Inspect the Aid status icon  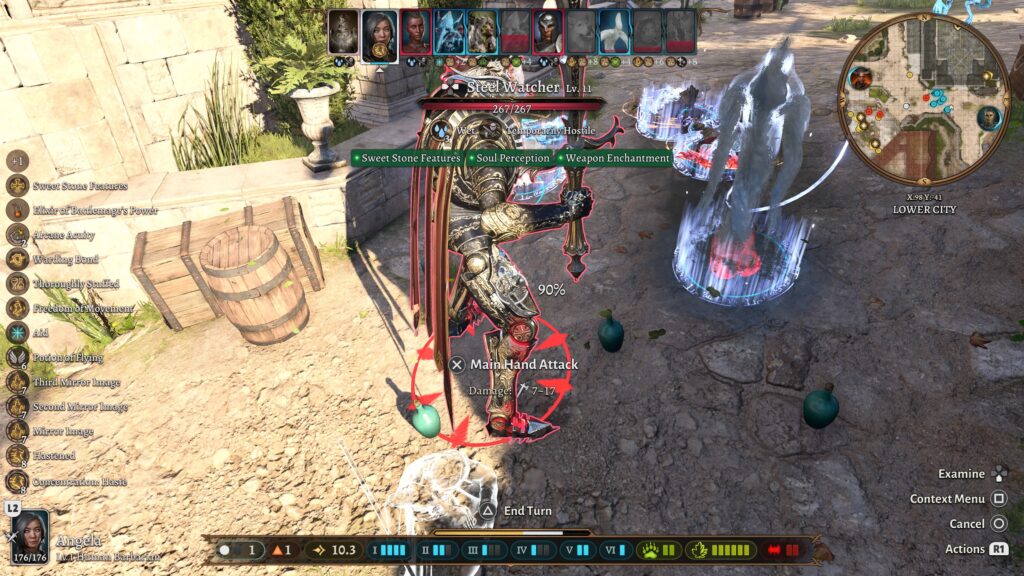click(x=18, y=333)
